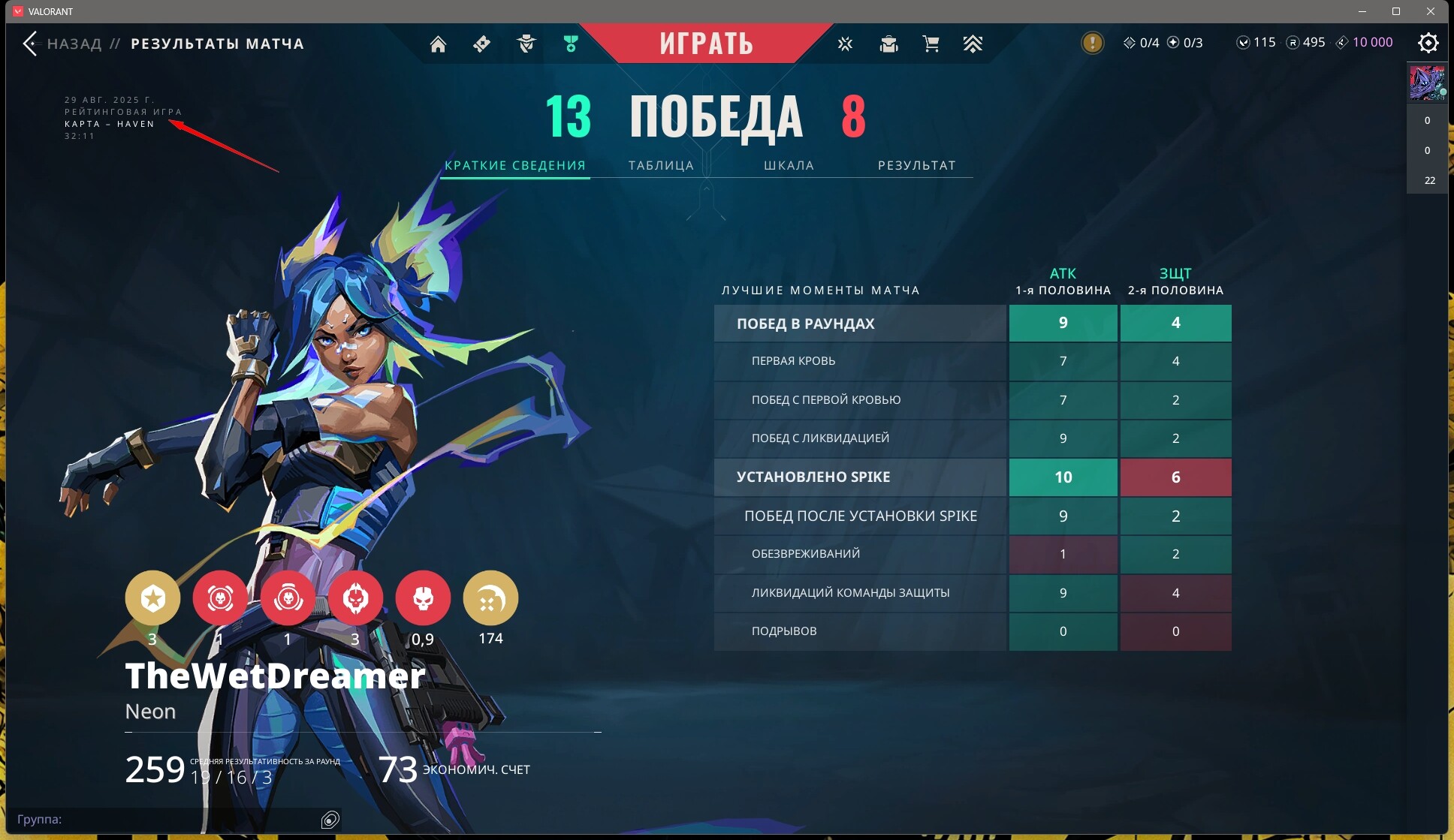Screen dimensions: 1454x840
Task: Open the settings gear icon
Action: (x=1428, y=43)
